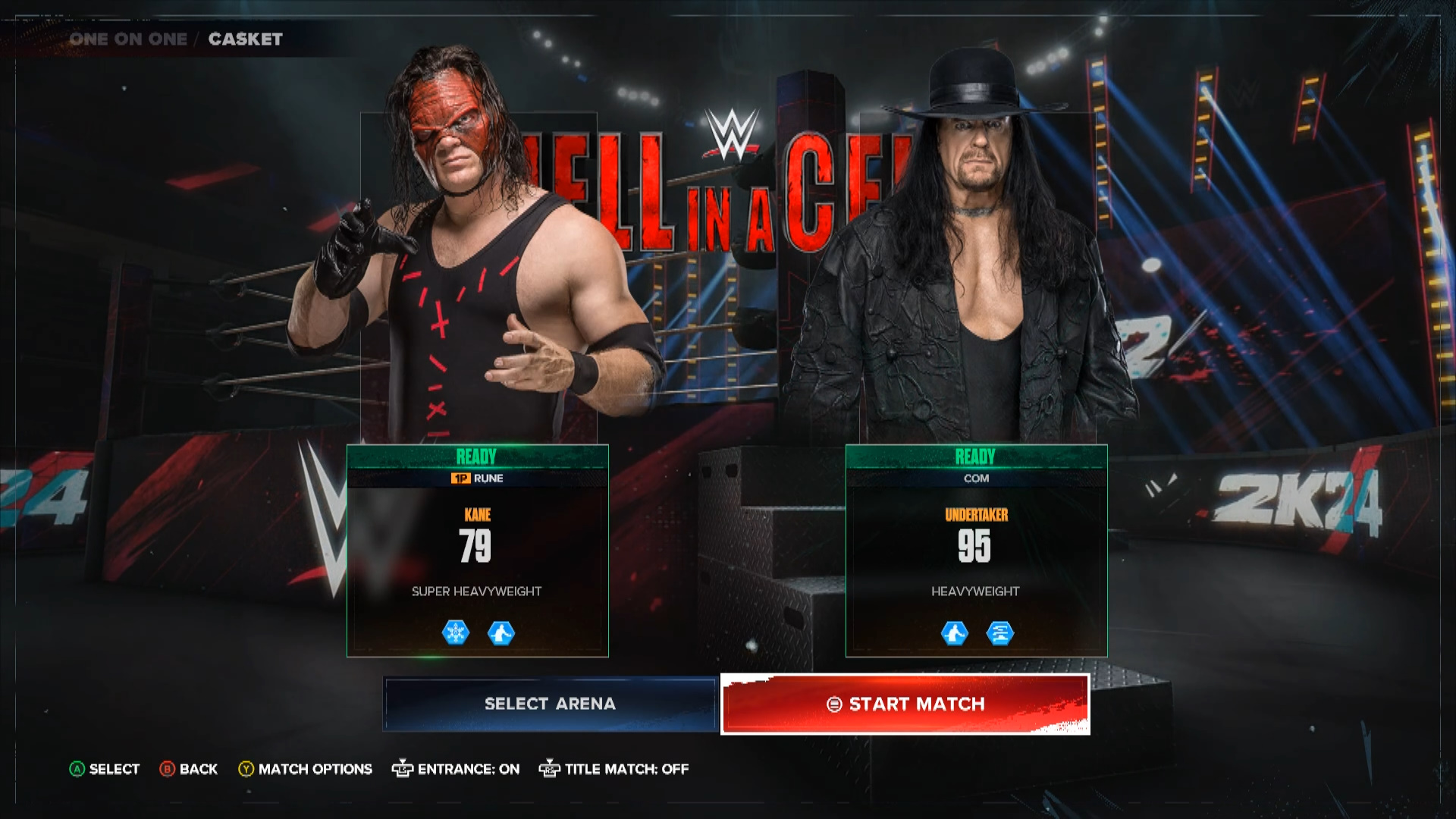Open the Select Arena option
Screen dimensions: 1456x819
[x=550, y=704]
